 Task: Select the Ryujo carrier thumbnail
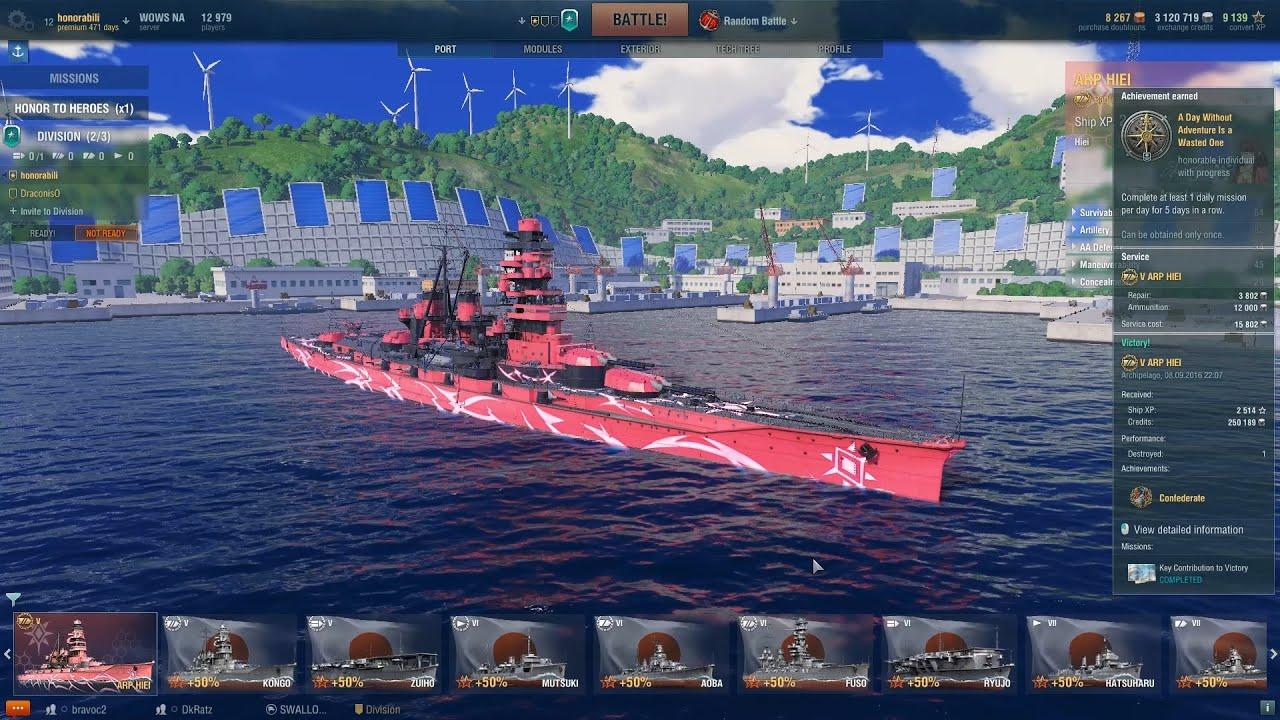coord(950,651)
